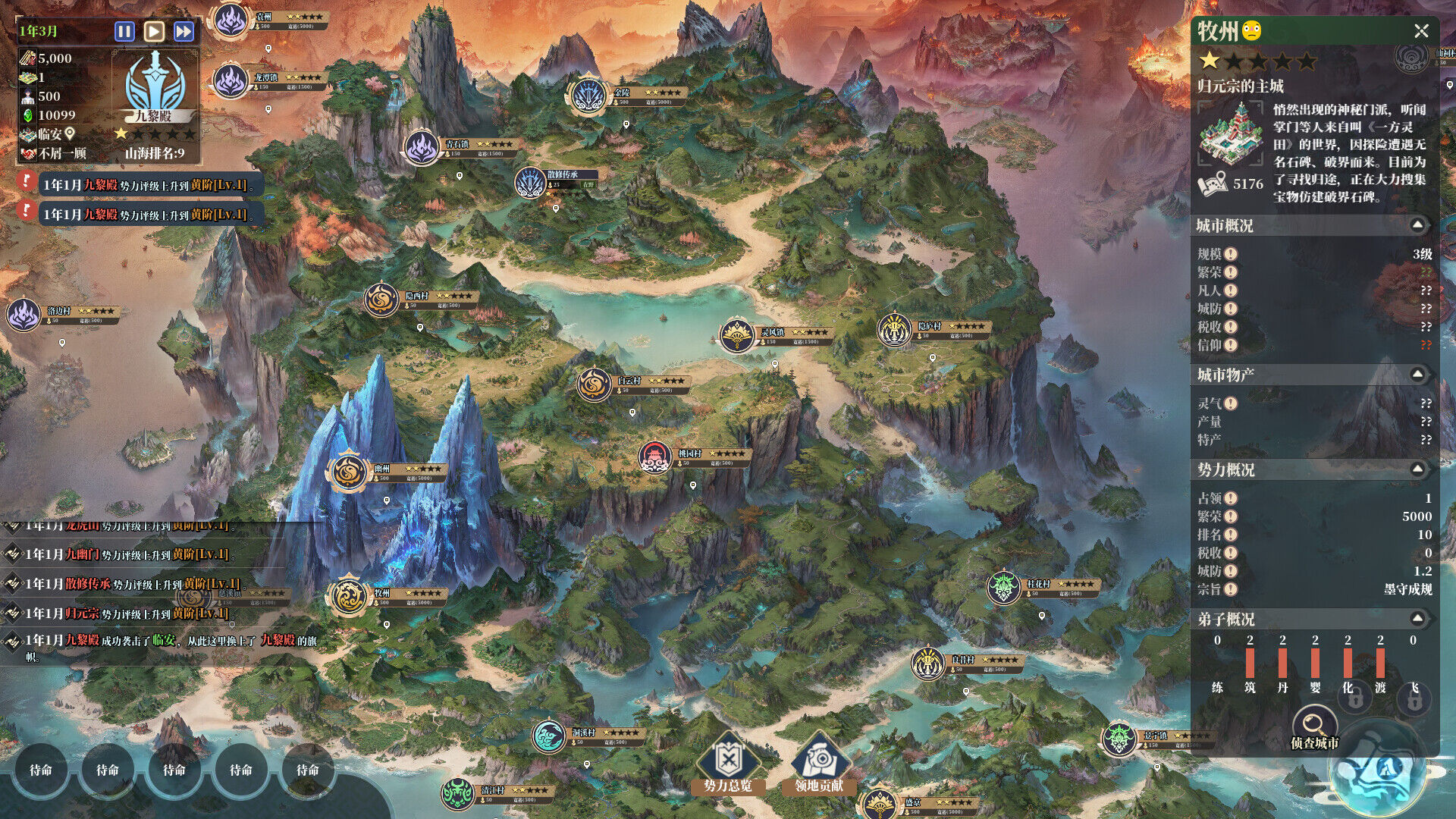Select the 金陵 city marker
1456x819 pixels.
click(x=587, y=96)
